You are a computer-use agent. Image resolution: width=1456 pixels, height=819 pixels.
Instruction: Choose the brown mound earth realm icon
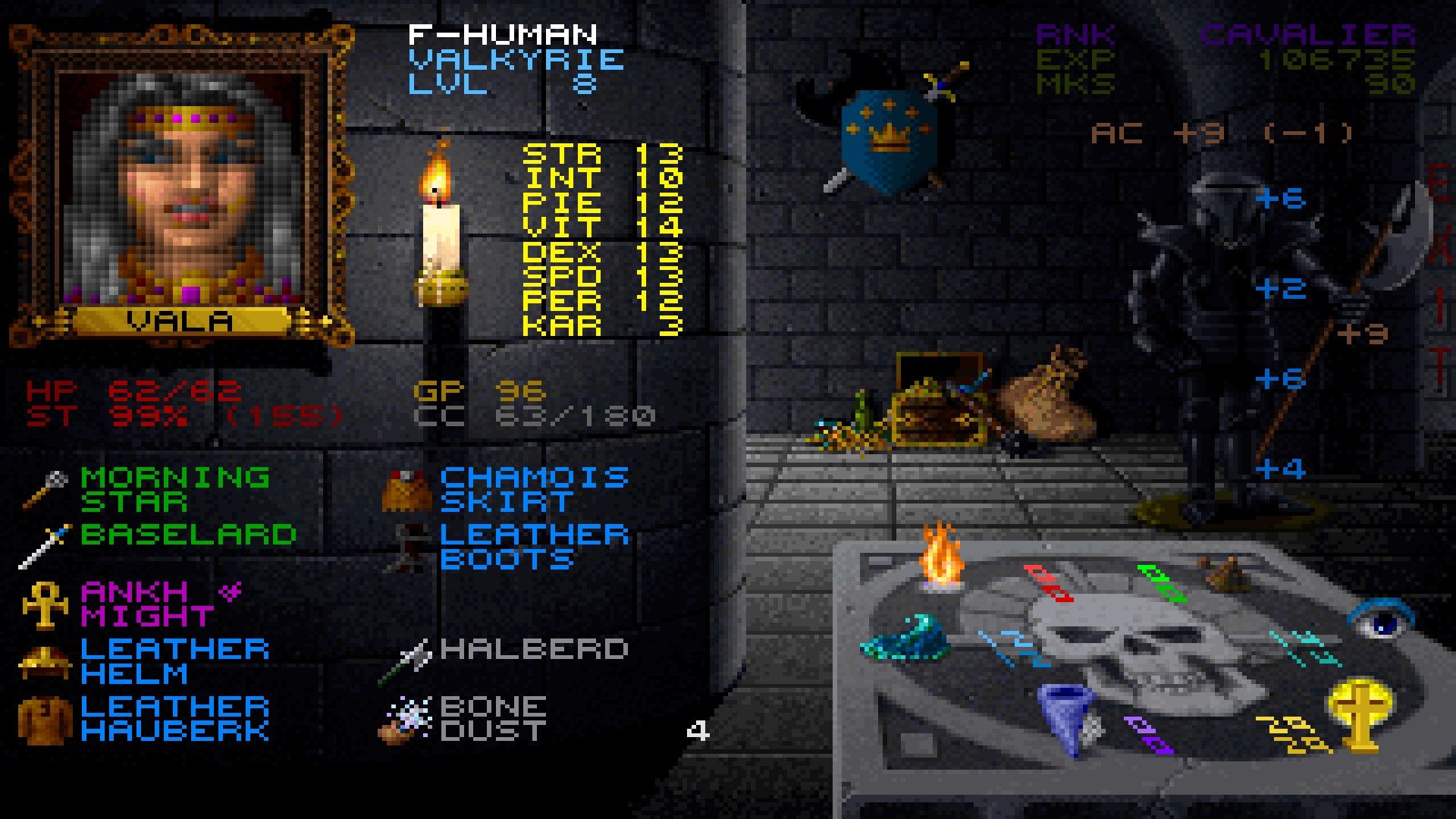[x=1222, y=574]
